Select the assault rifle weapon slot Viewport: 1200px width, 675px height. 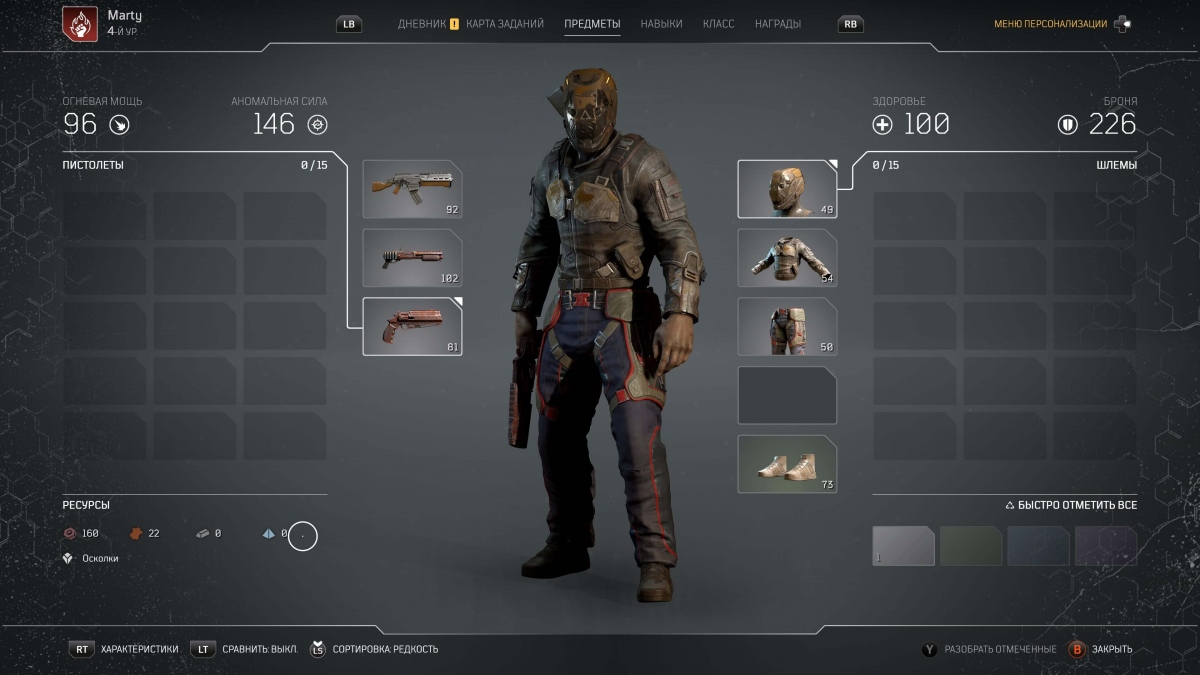pyautogui.click(x=412, y=189)
